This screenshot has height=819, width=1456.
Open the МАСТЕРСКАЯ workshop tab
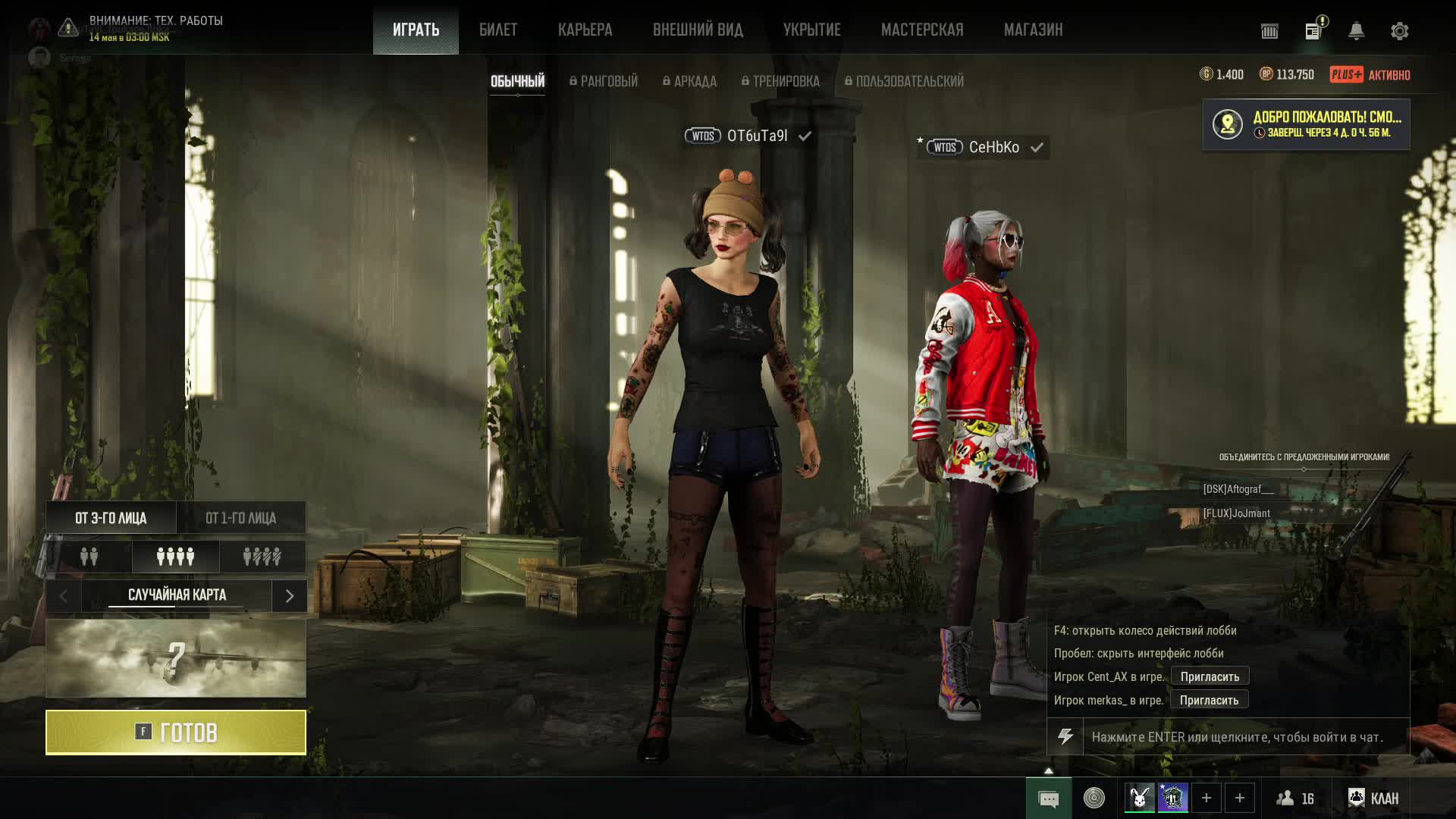pos(922,30)
